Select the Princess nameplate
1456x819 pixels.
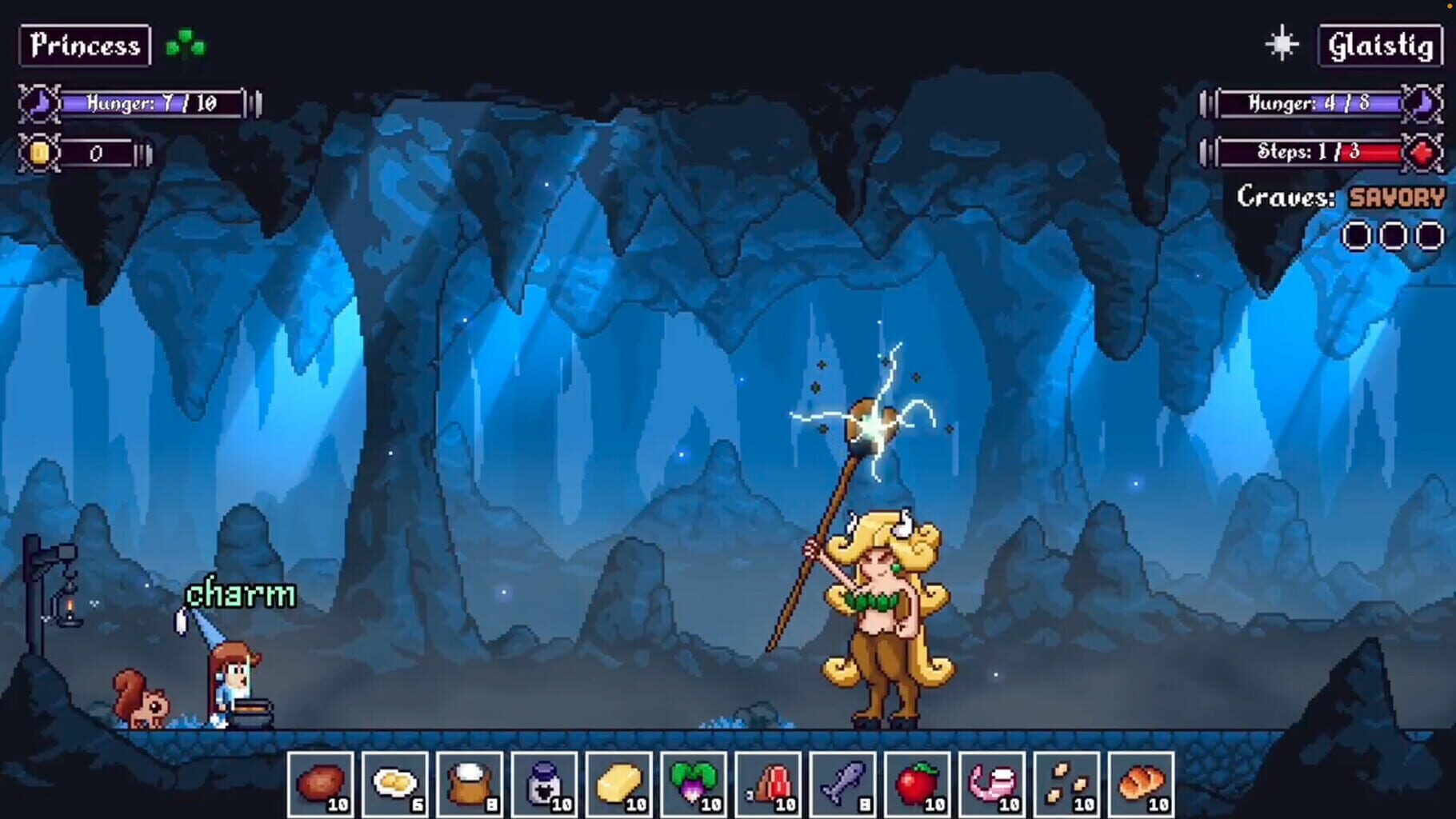(84, 46)
